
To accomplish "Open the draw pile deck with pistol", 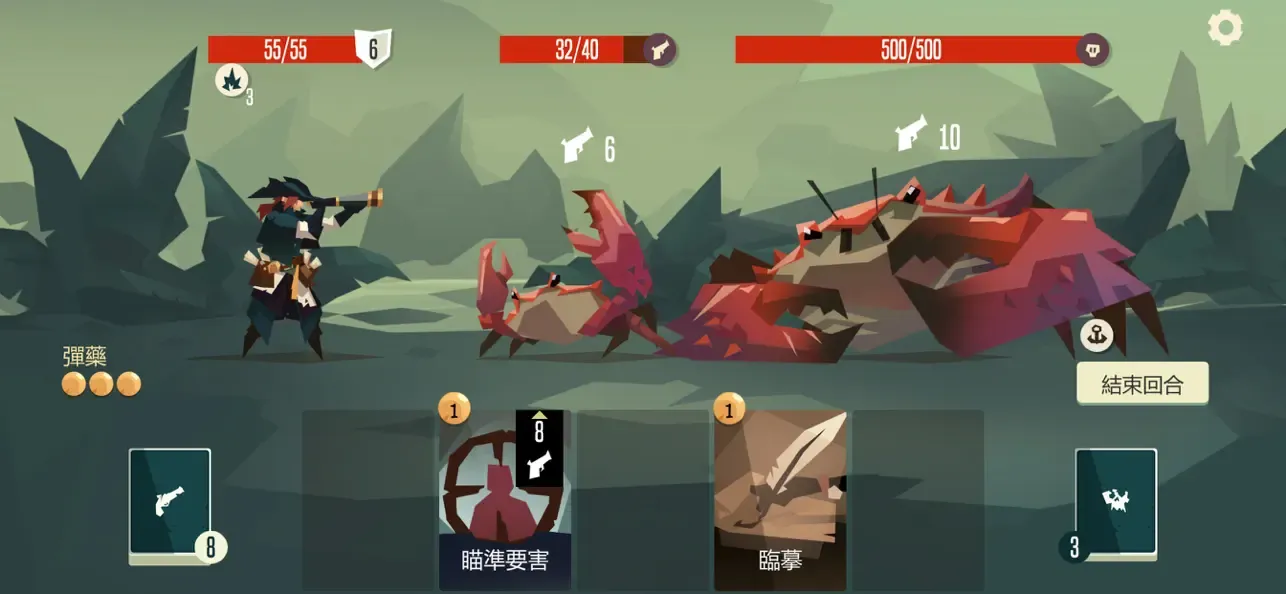I will pos(170,502).
